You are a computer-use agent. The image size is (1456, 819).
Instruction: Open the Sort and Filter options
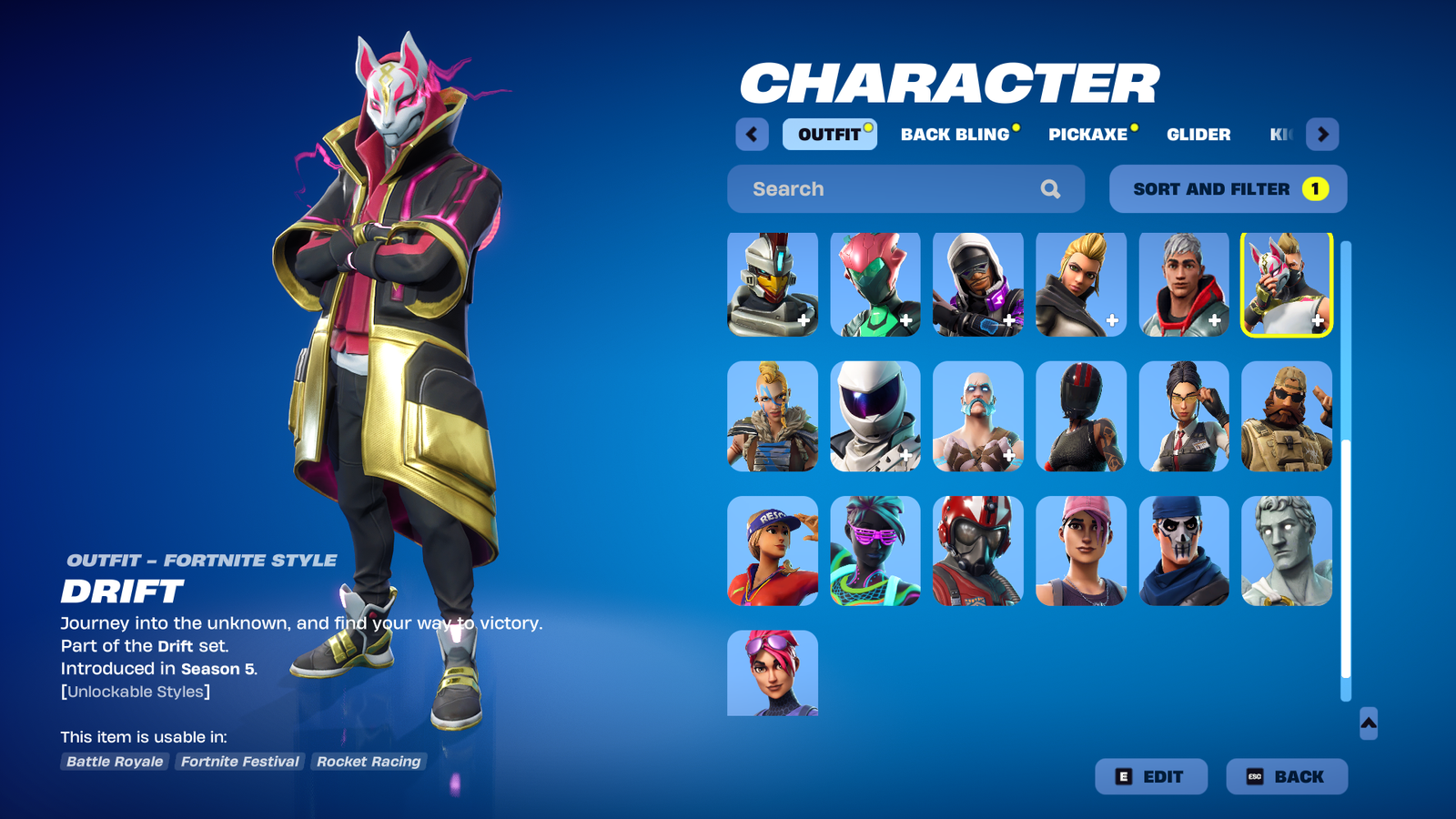[1228, 189]
